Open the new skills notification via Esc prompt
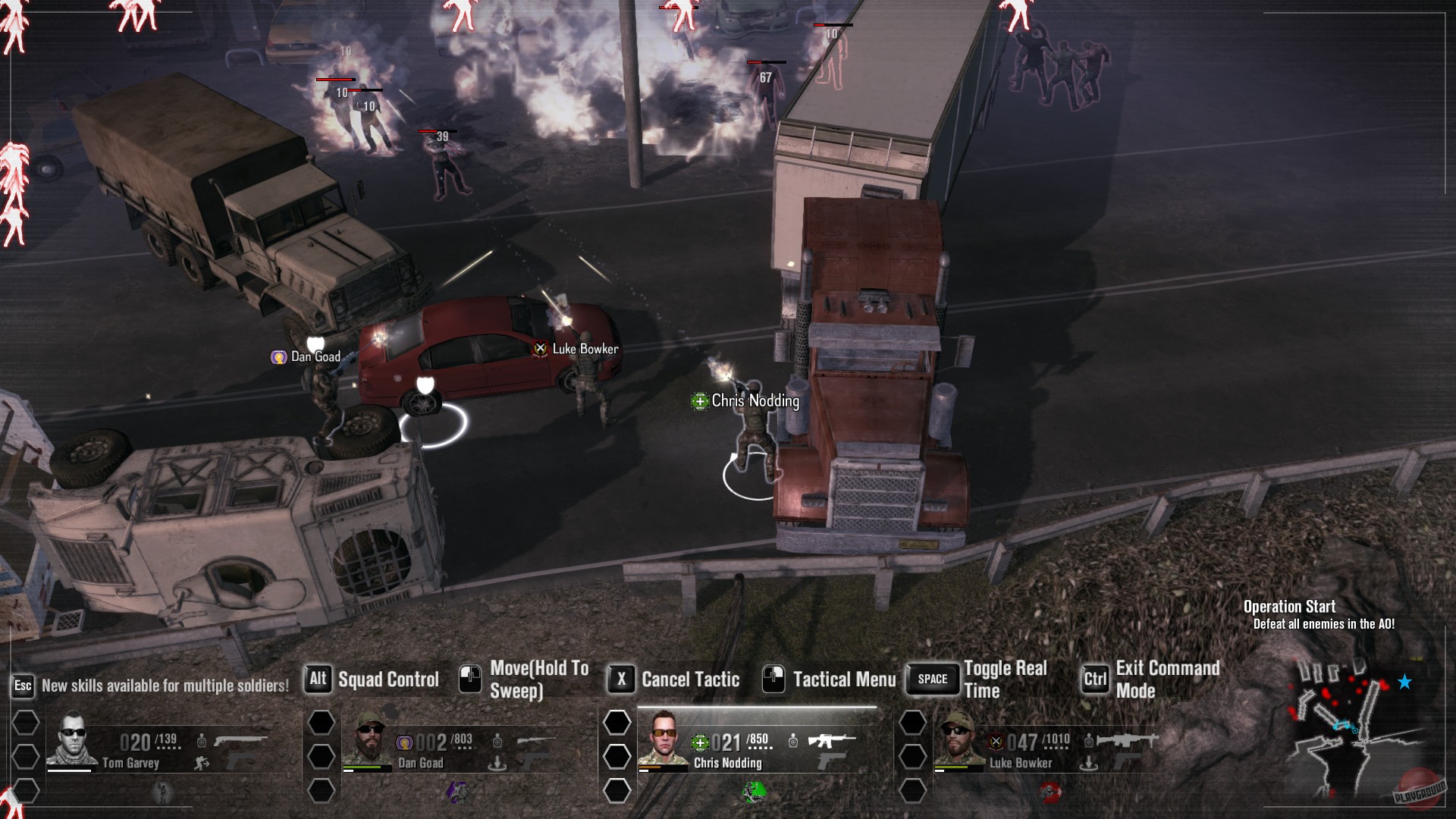 (23, 686)
